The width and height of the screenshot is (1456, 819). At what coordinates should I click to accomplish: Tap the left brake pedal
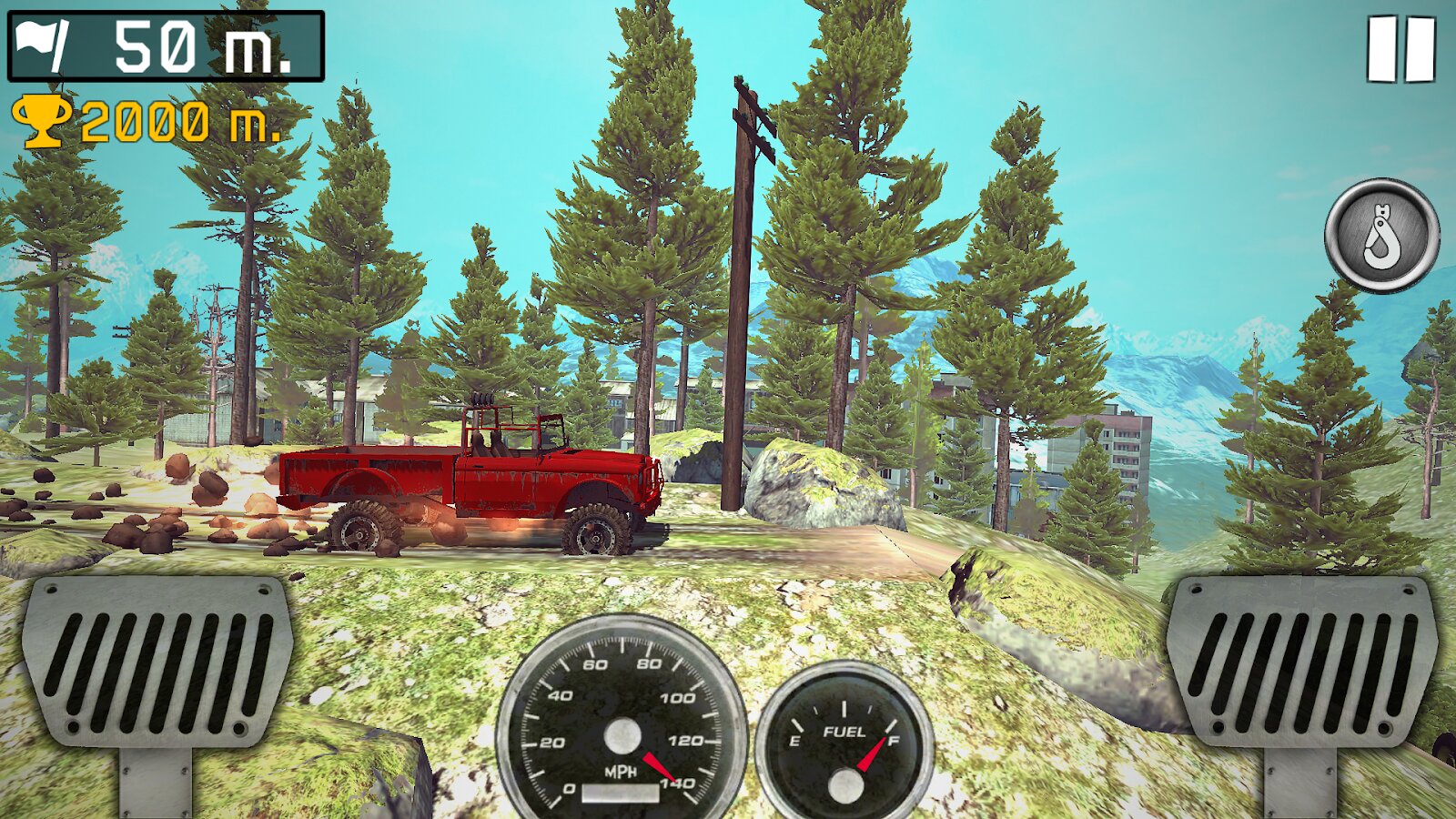click(157, 662)
